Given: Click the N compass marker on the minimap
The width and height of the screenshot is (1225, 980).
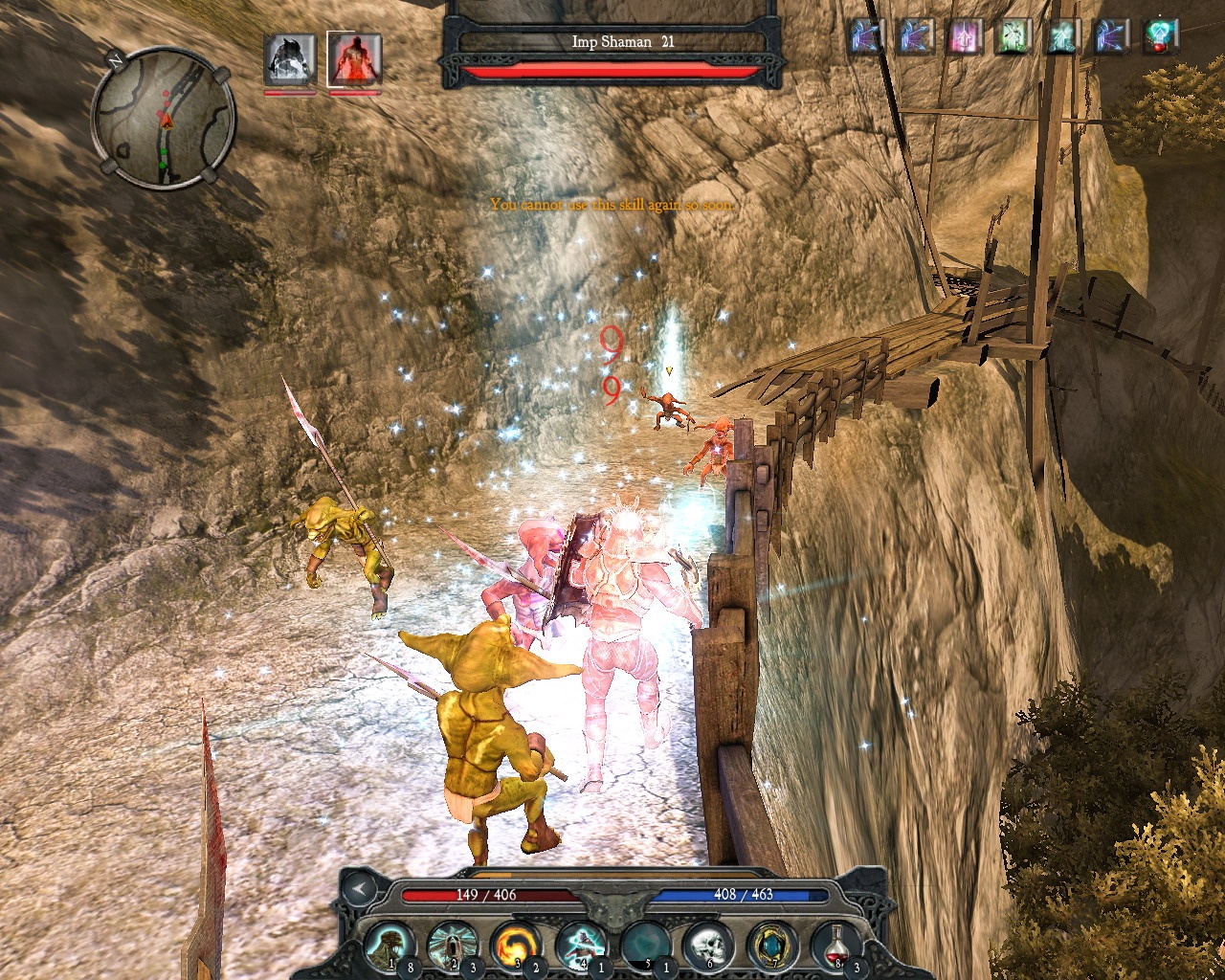Looking at the screenshot, I should [119, 60].
